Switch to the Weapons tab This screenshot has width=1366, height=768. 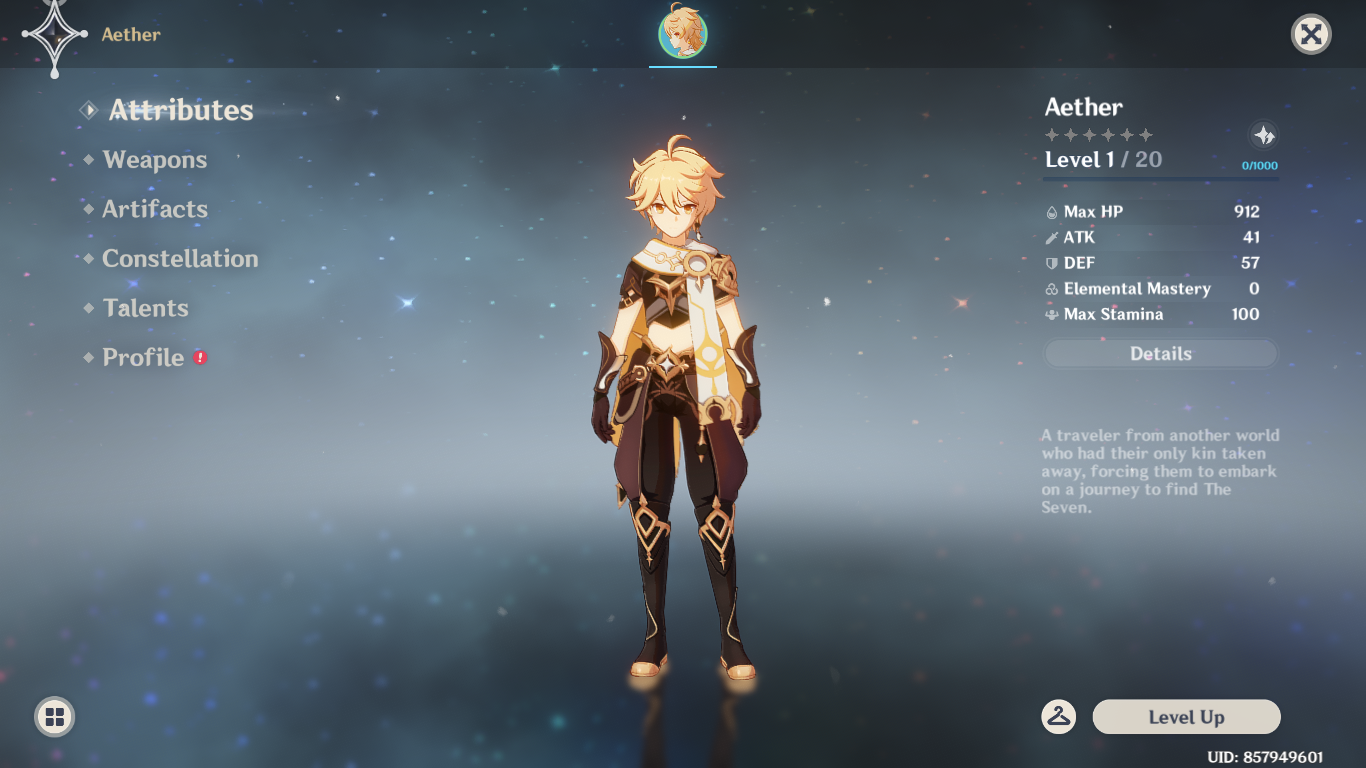click(x=154, y=159)
